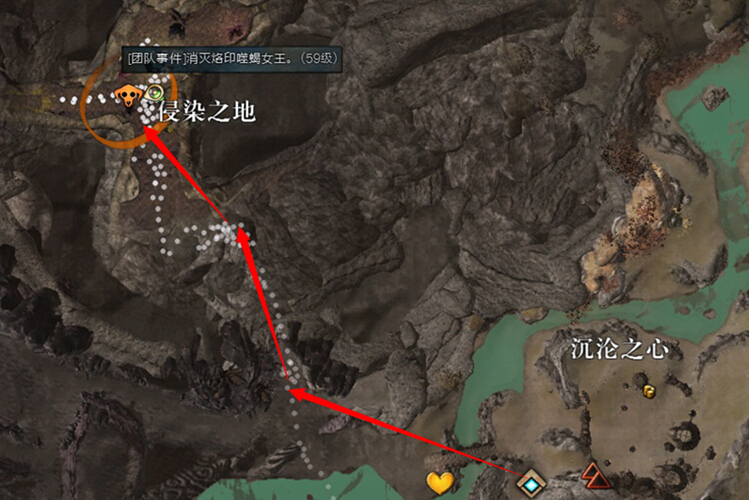Click the orange boss event skull marker
The image size is (749, 500).
point(127,96)
